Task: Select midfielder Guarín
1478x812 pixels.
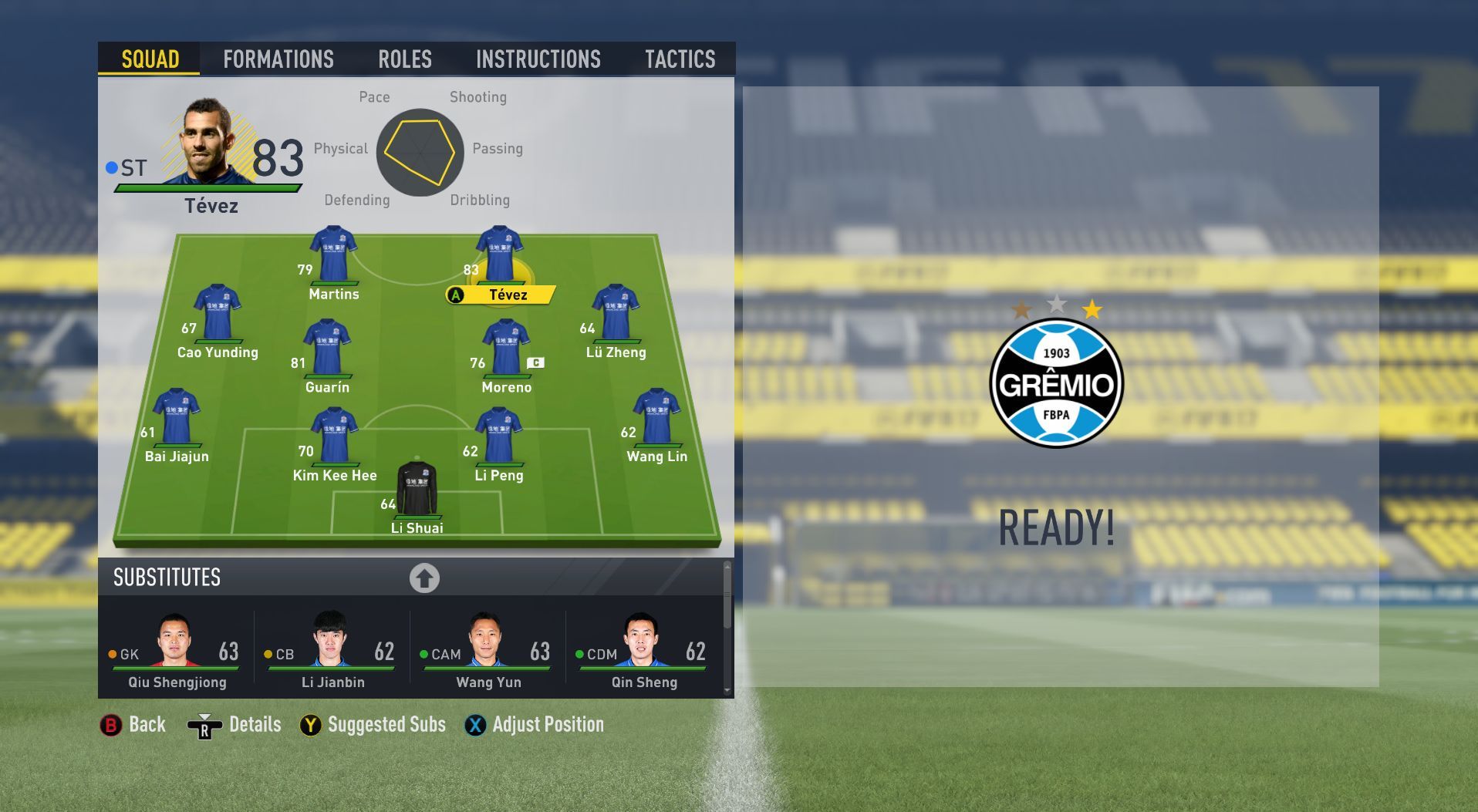Action: coord(327,349)
